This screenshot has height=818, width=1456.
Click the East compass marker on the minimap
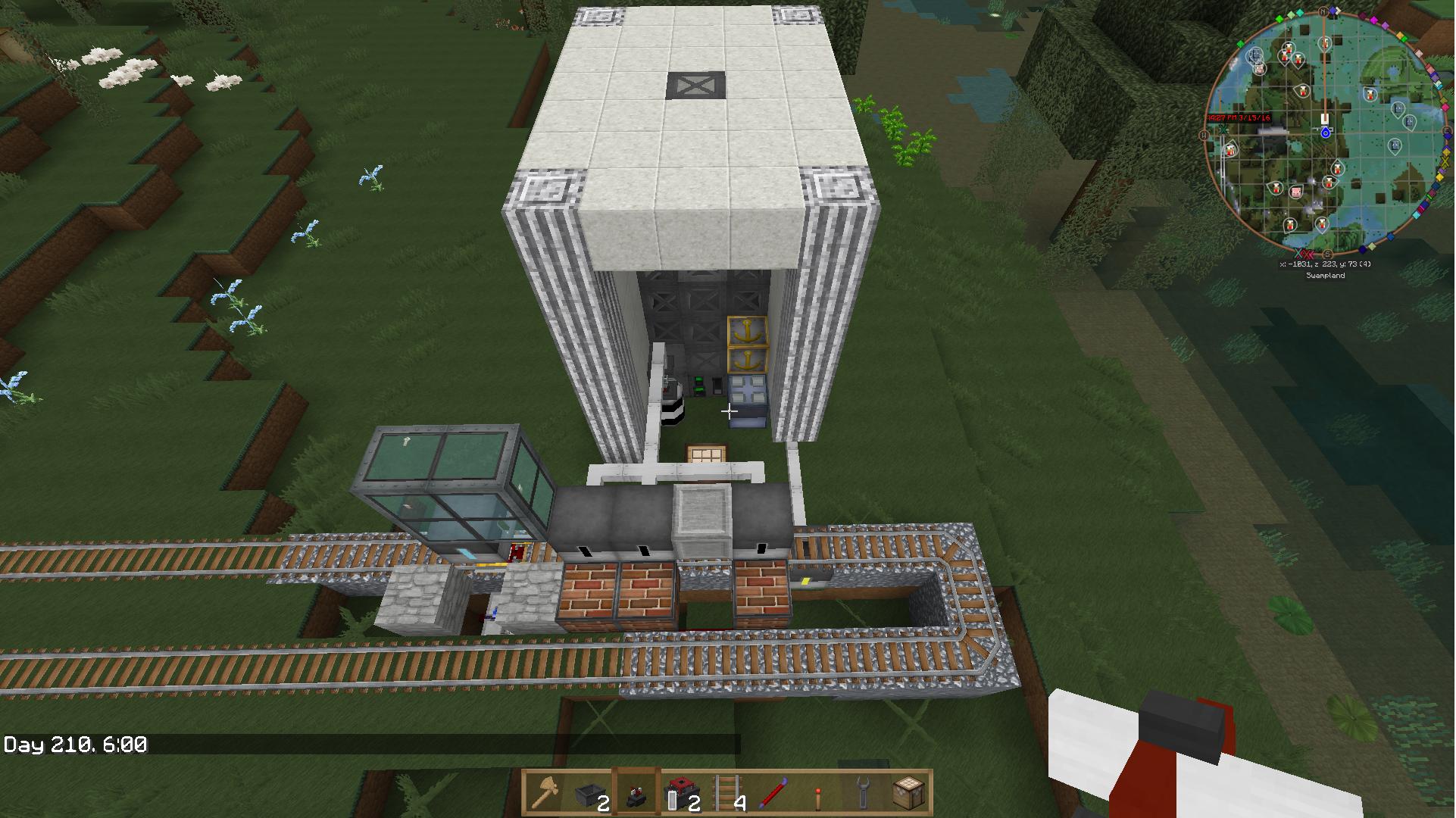[x=1446, y=132]
